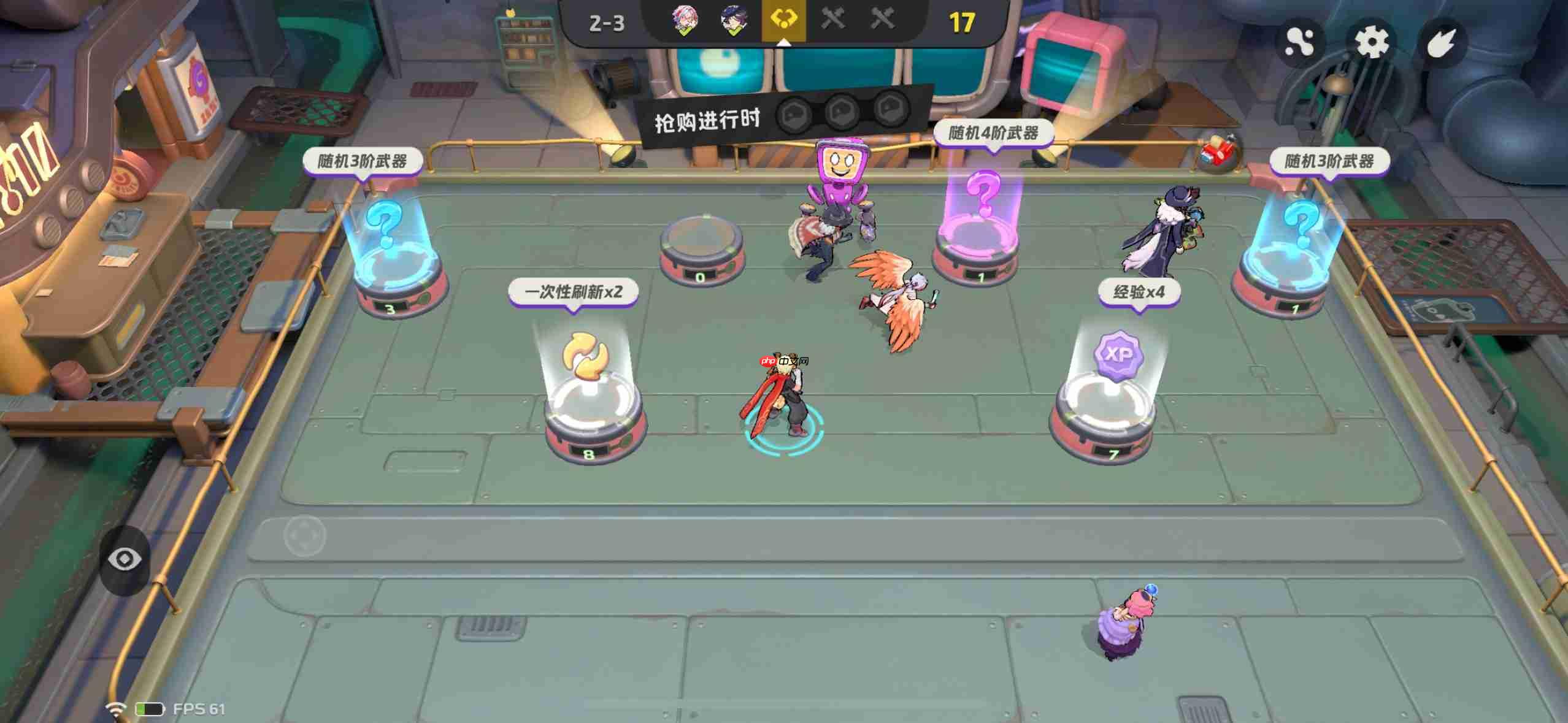Select the 2-3 stage label
The width and height of the screenshot is (1568, 723).
pyautogui.click(x=608, y=23)
